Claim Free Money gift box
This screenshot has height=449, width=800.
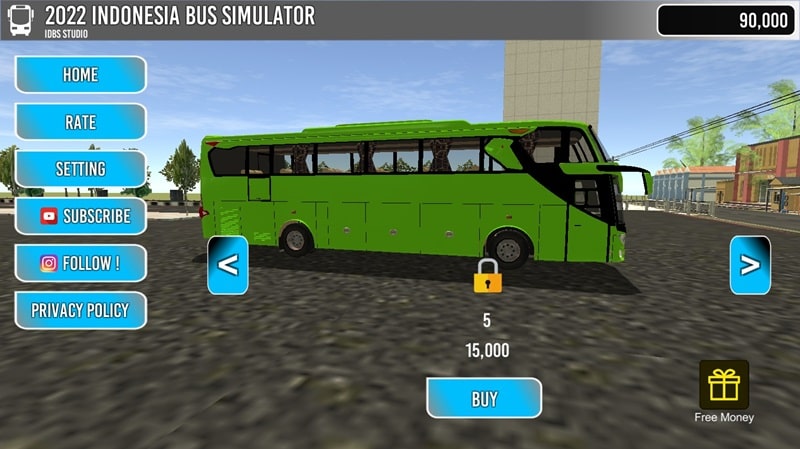724,386
